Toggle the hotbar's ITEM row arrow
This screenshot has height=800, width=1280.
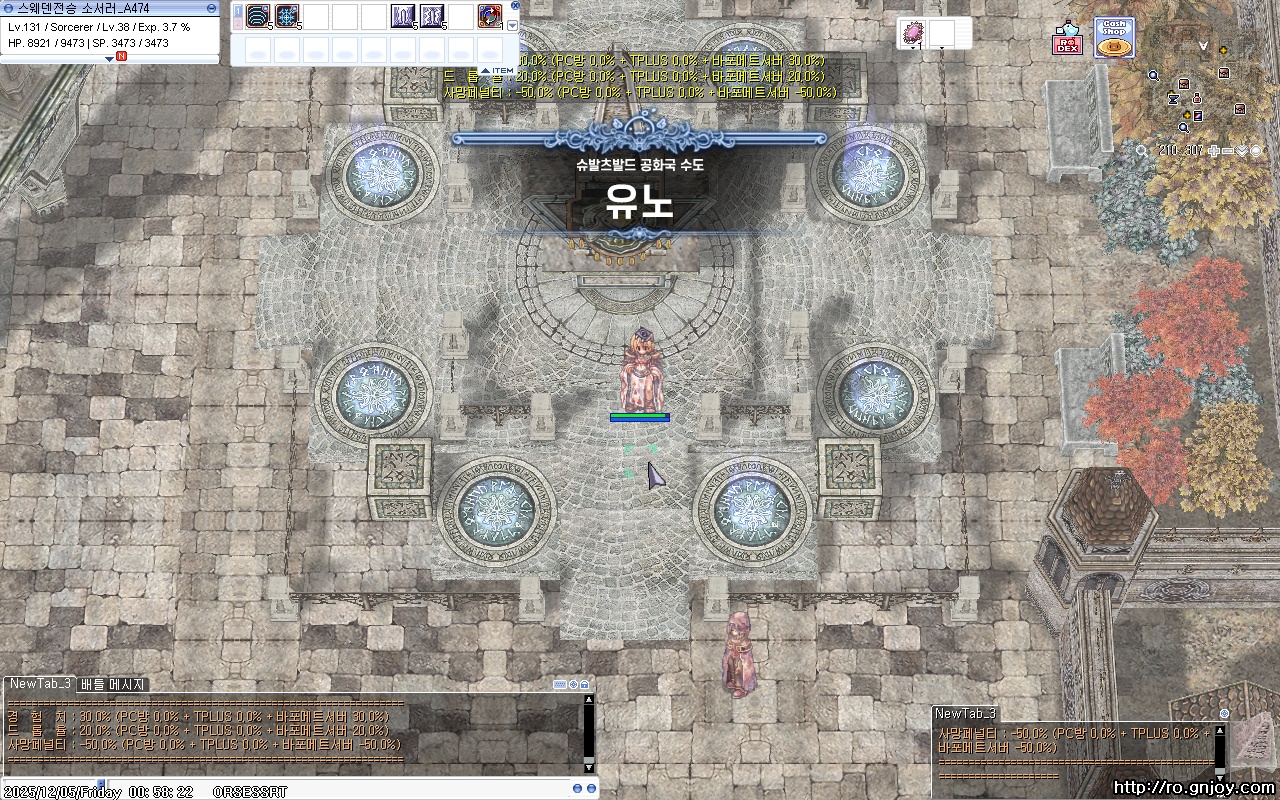coord(485,70)
